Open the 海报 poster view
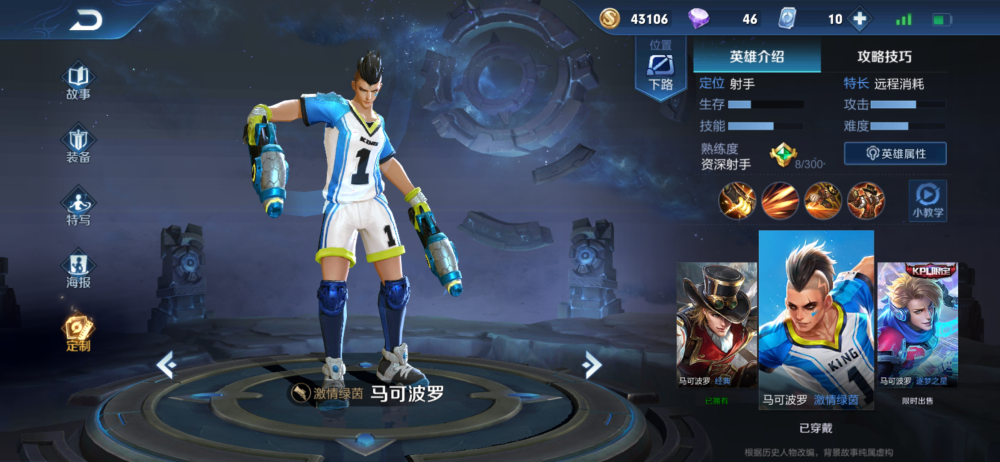1000x462 pixels. pyautogui.click(x=78, y=269)
